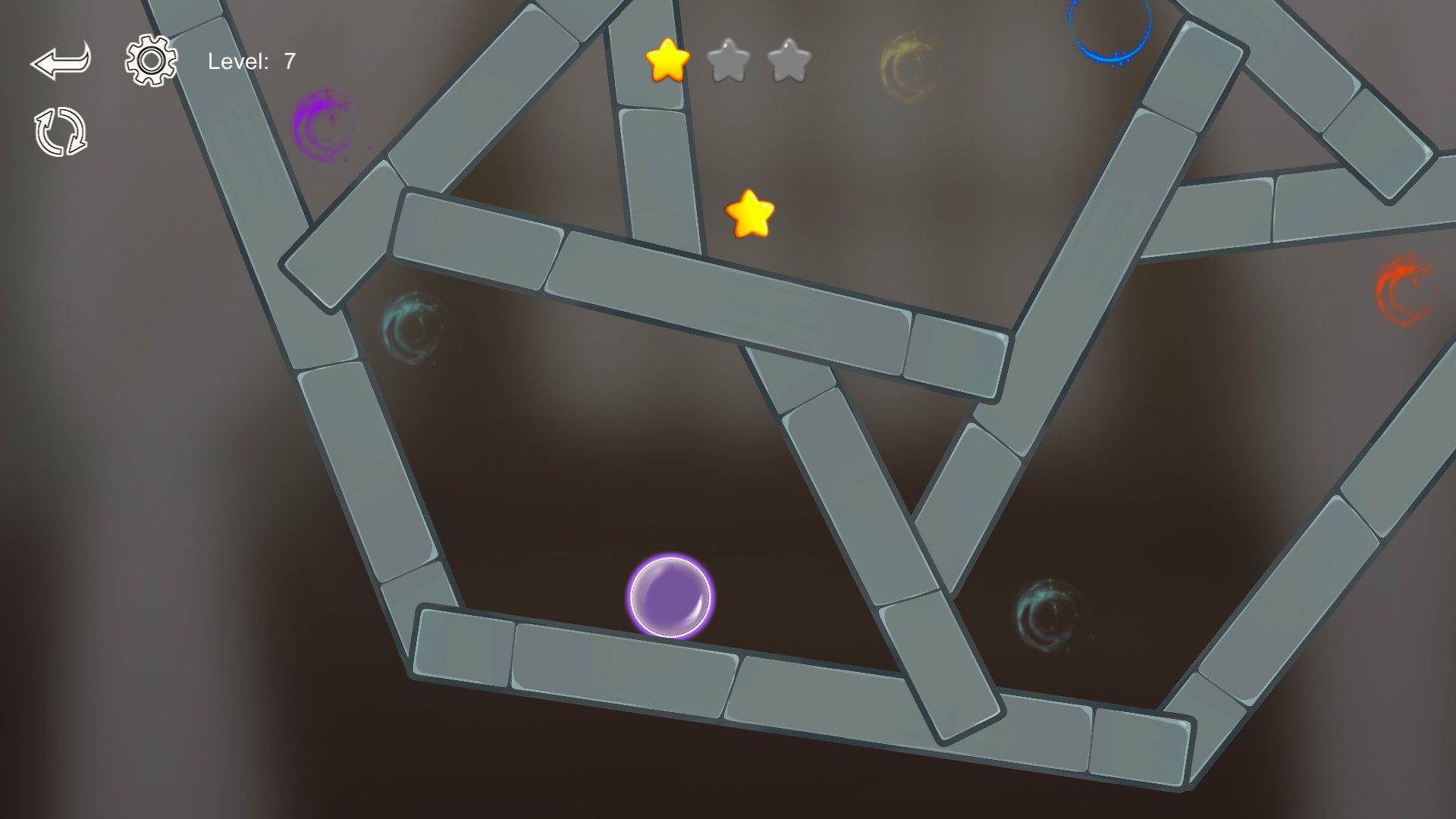
Task: Select the Level: 7 text label
Action: coord(250,61)
